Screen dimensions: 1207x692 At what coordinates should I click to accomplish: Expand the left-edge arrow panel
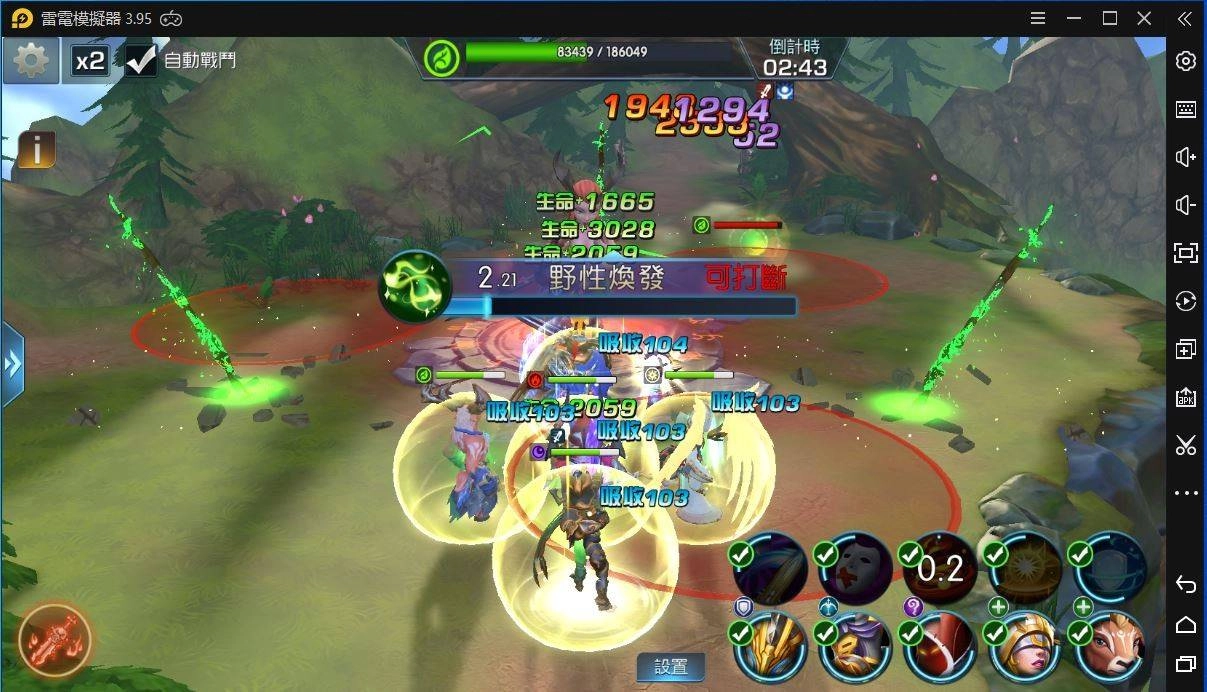click(x=12, y=364)
